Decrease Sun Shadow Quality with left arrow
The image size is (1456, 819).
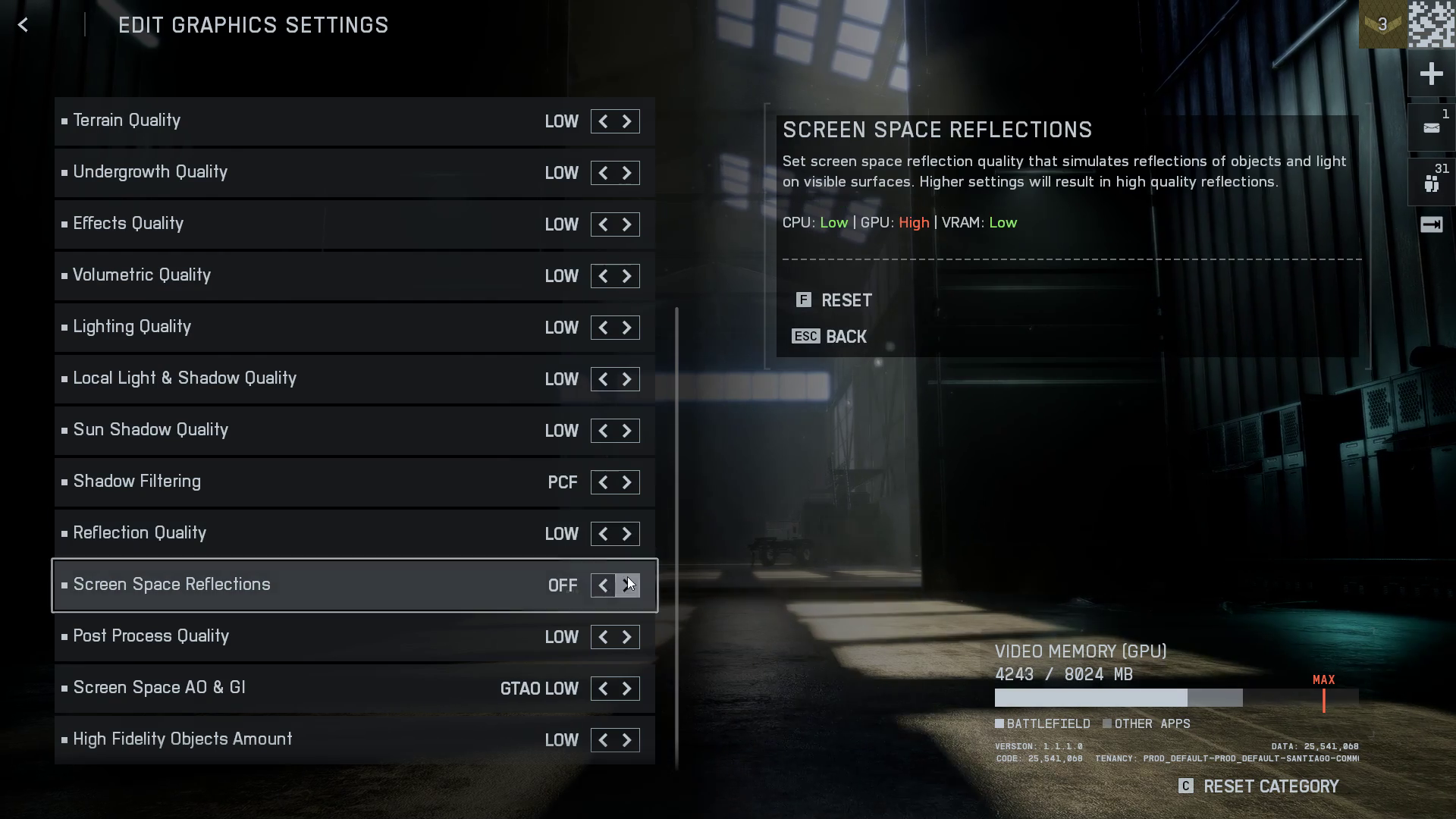click(603, 431)
